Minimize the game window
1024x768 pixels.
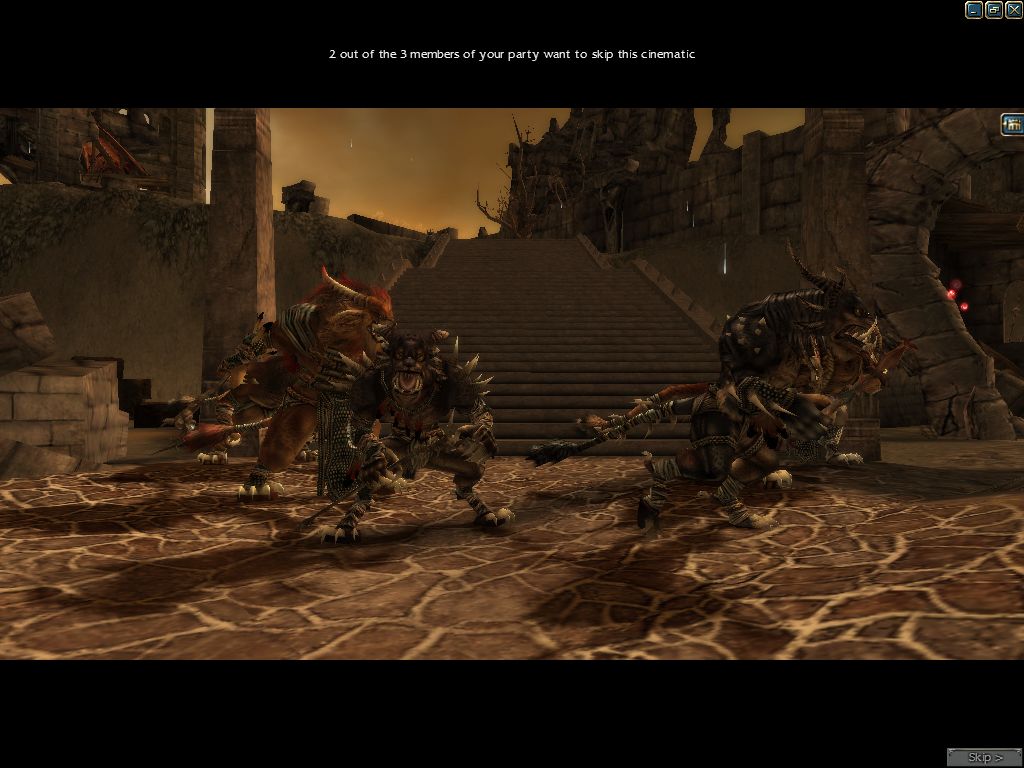973,10
